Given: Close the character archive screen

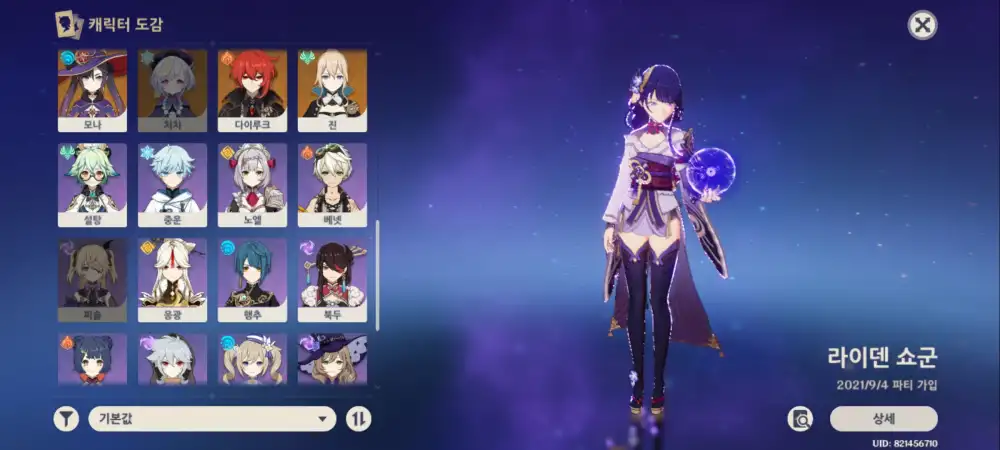Looking at the screenshot, I should tap(922, 25).
